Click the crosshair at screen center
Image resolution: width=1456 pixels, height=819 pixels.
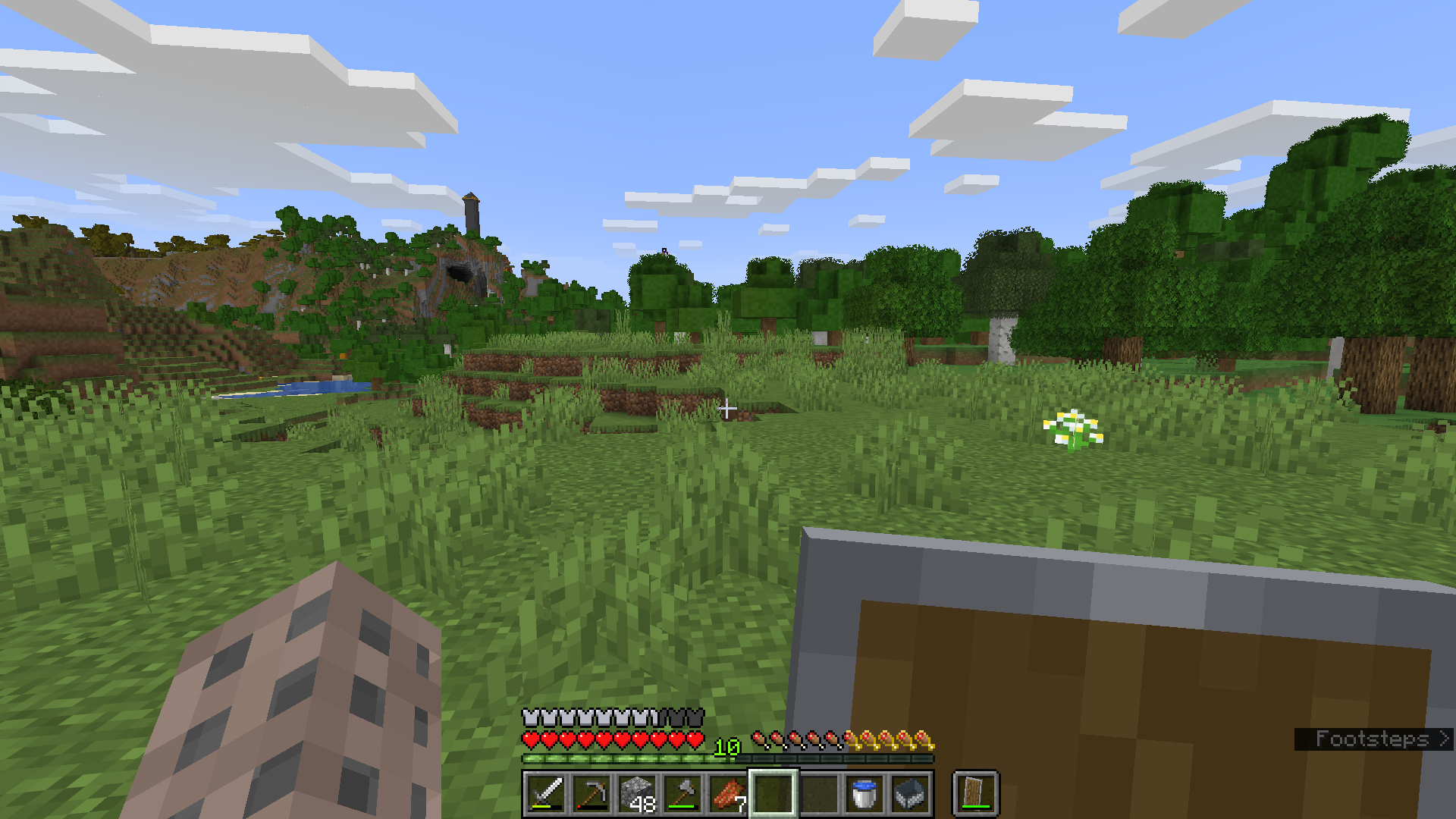click(x=728, y=409)
